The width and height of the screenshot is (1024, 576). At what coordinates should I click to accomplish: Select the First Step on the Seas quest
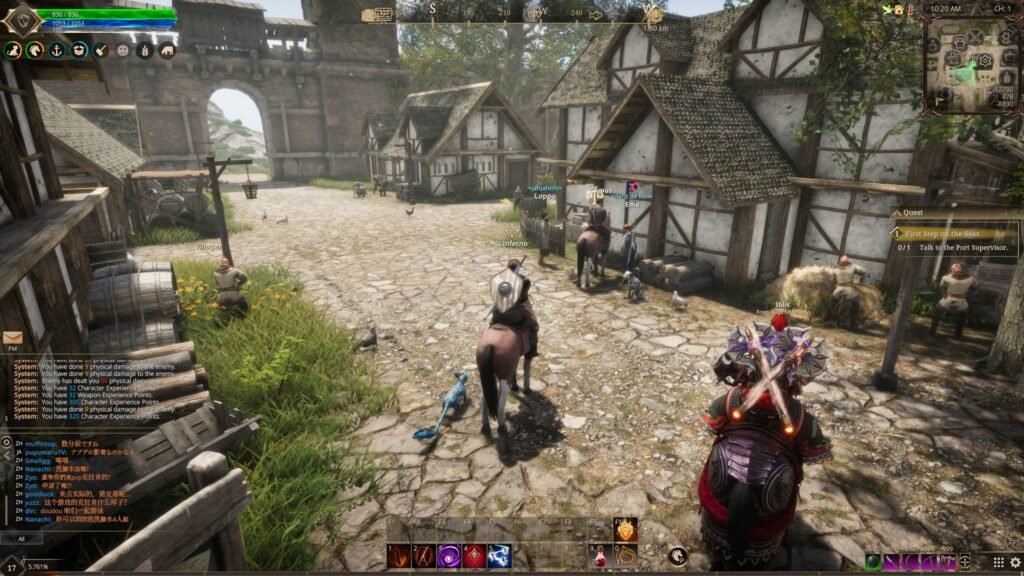pos(945,233)
